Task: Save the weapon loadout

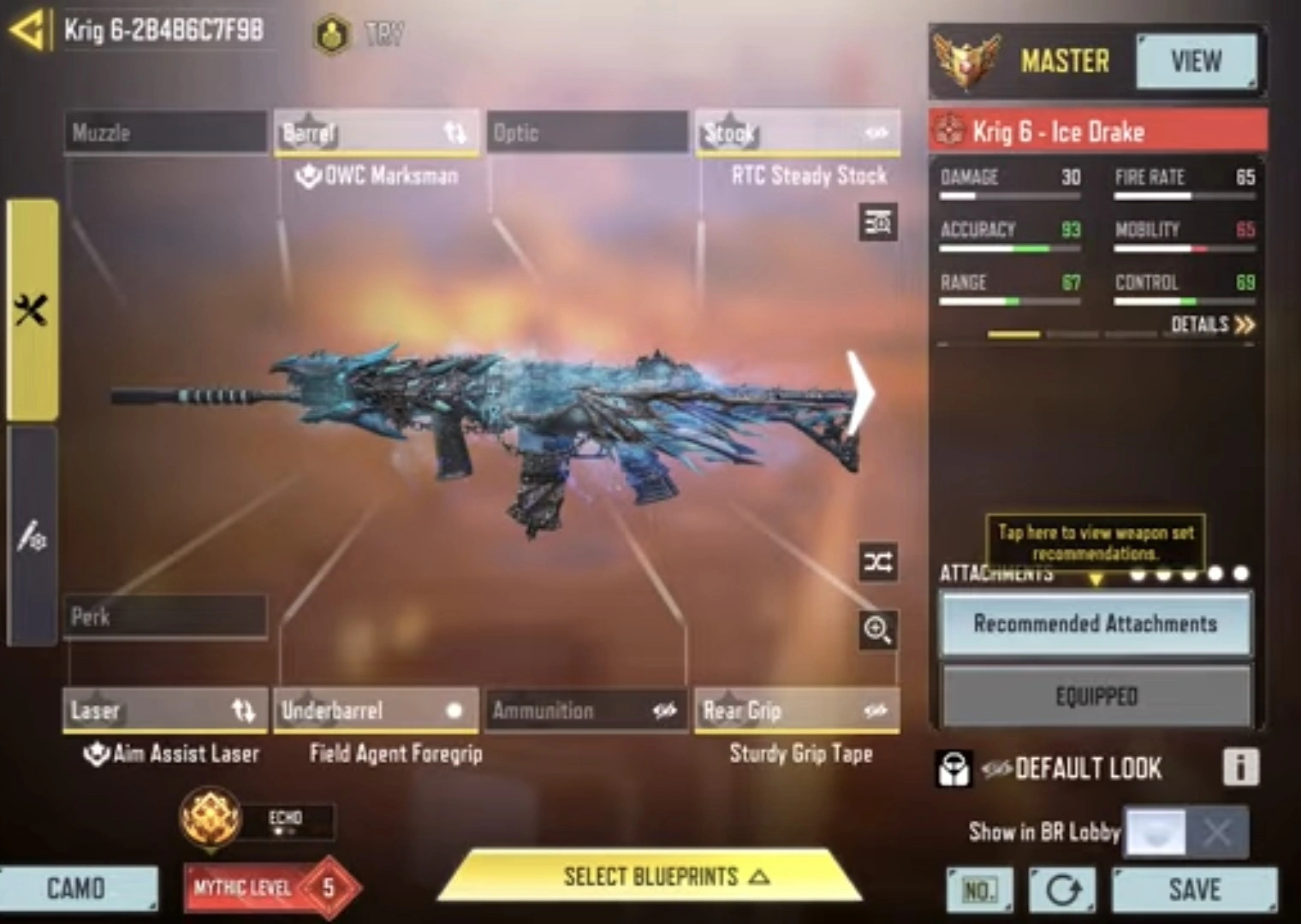Action: click(1195, 890)
